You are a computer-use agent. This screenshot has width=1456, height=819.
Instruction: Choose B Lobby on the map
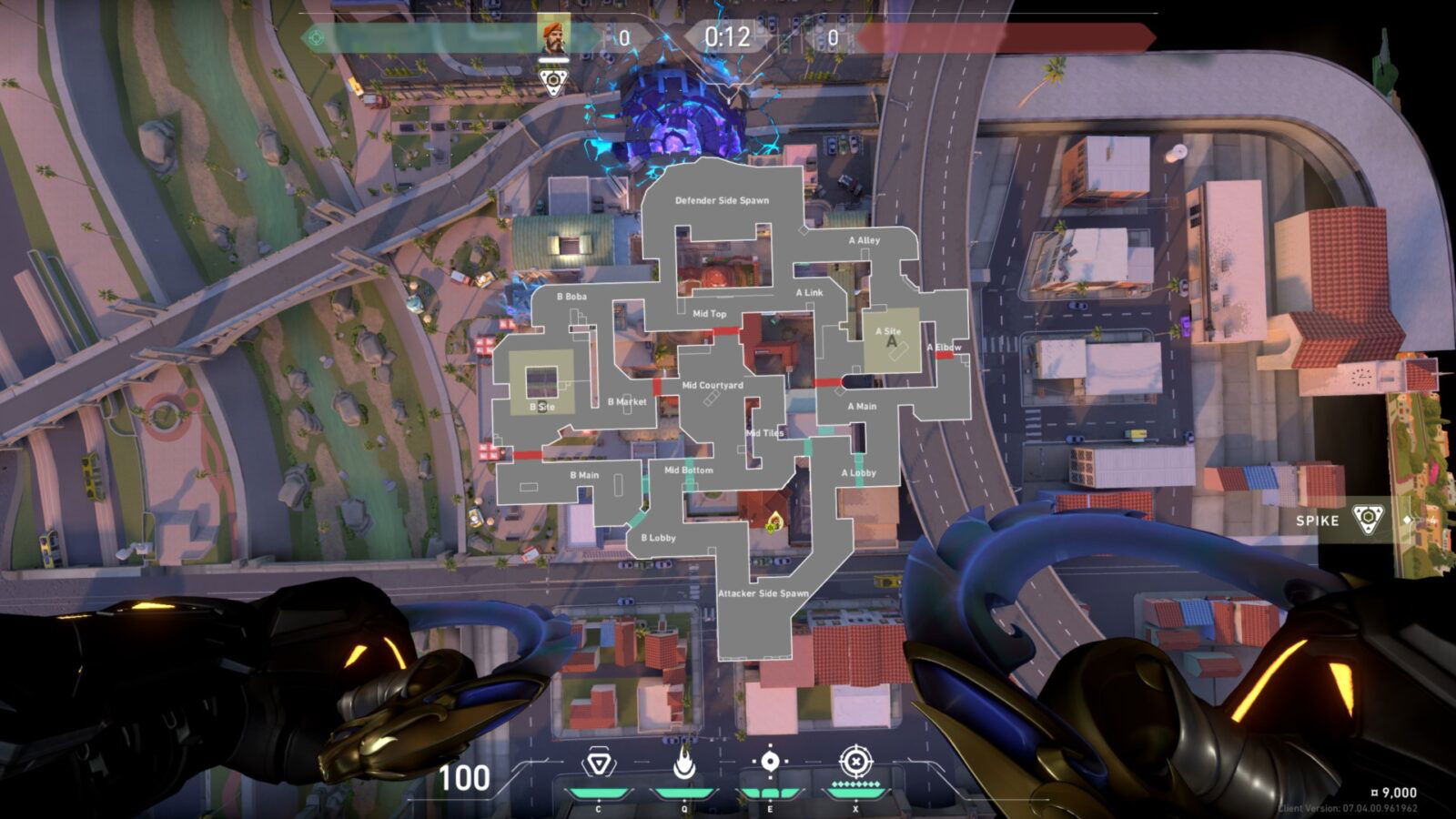click(x=658, y=538)
